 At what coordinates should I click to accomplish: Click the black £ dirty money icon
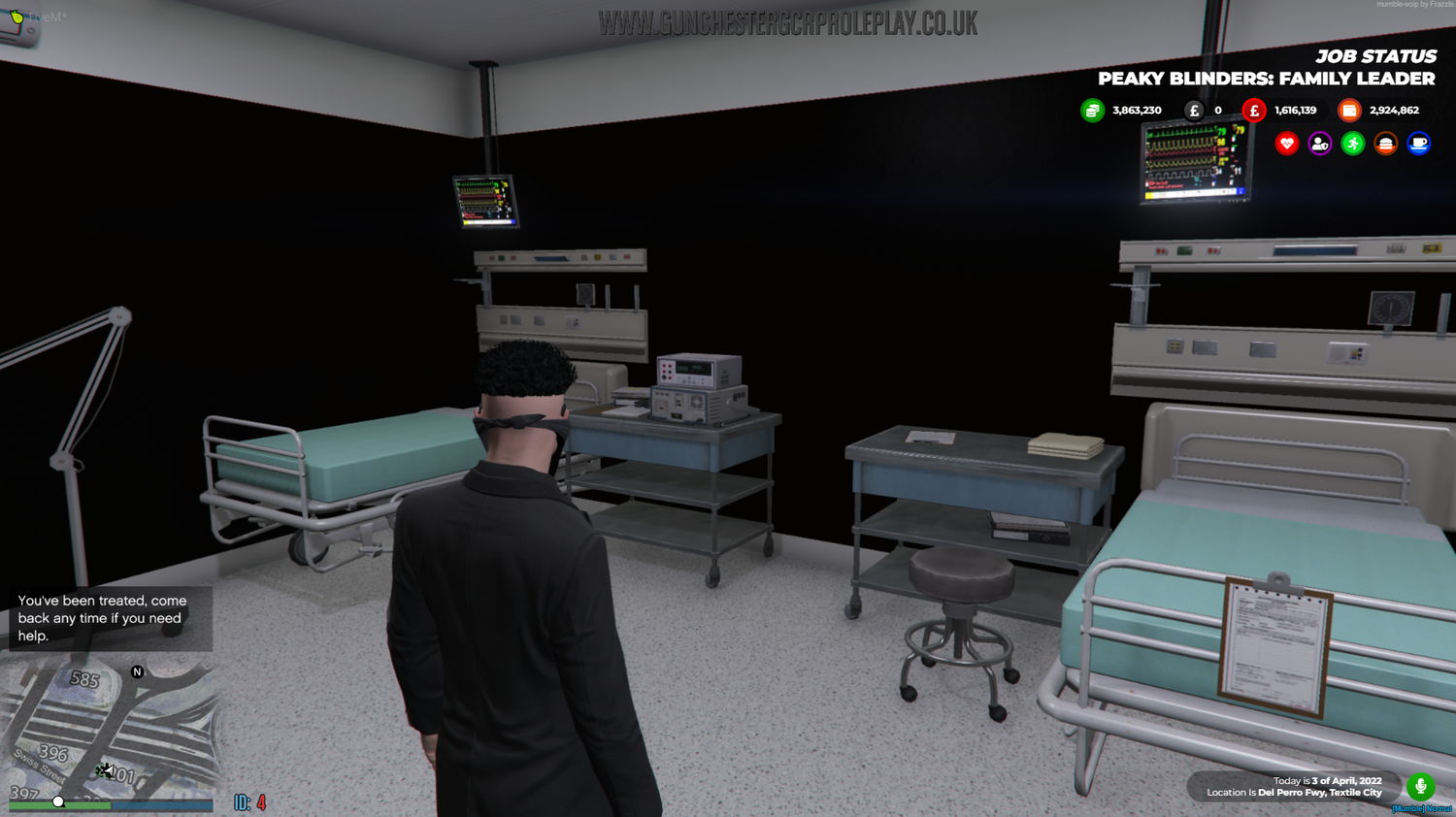coord(1193,110)
